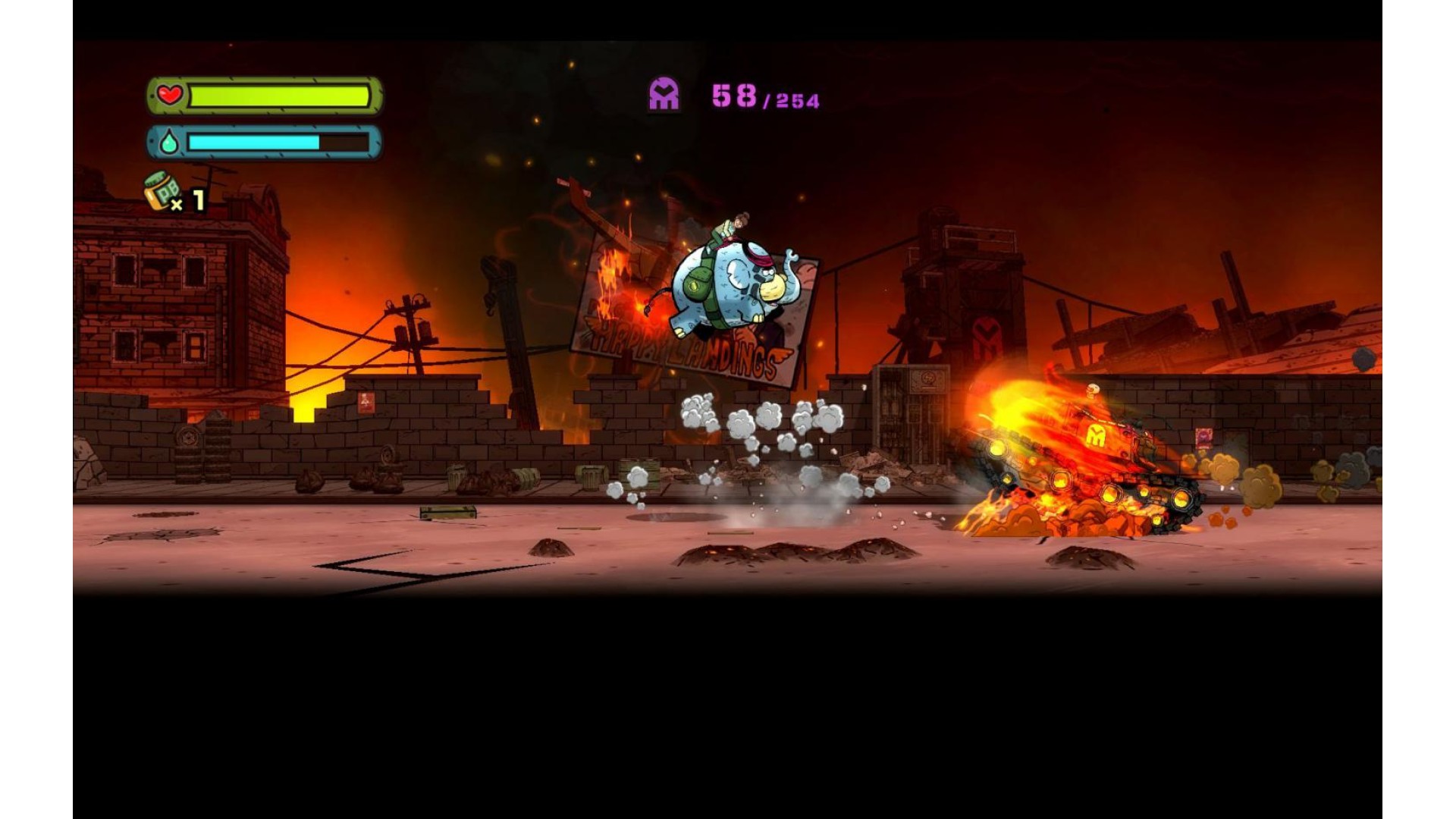Click the peanut butter jar icon

pos(162,191)
